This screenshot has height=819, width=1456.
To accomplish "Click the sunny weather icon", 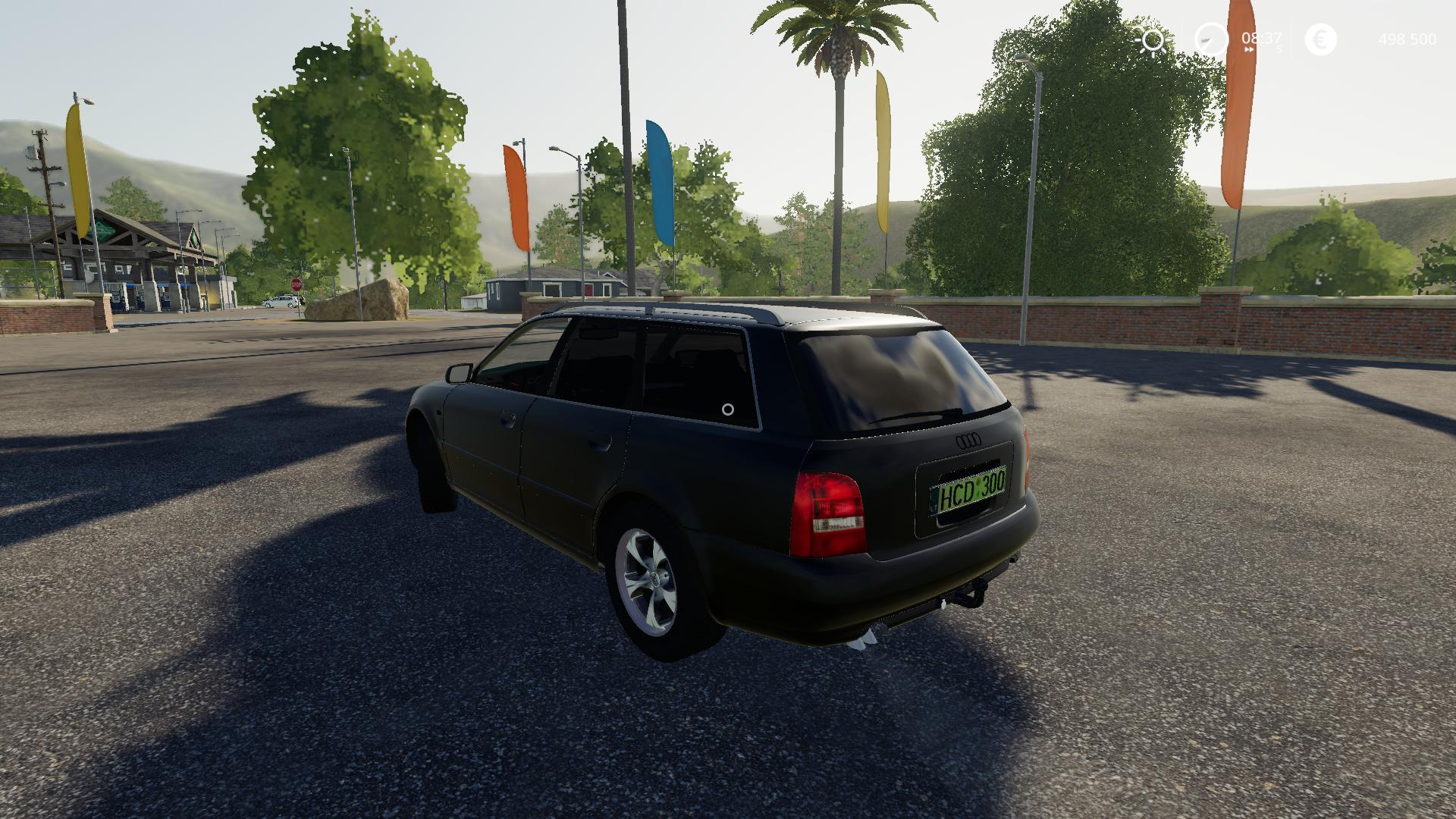I will pos(1153,40).
